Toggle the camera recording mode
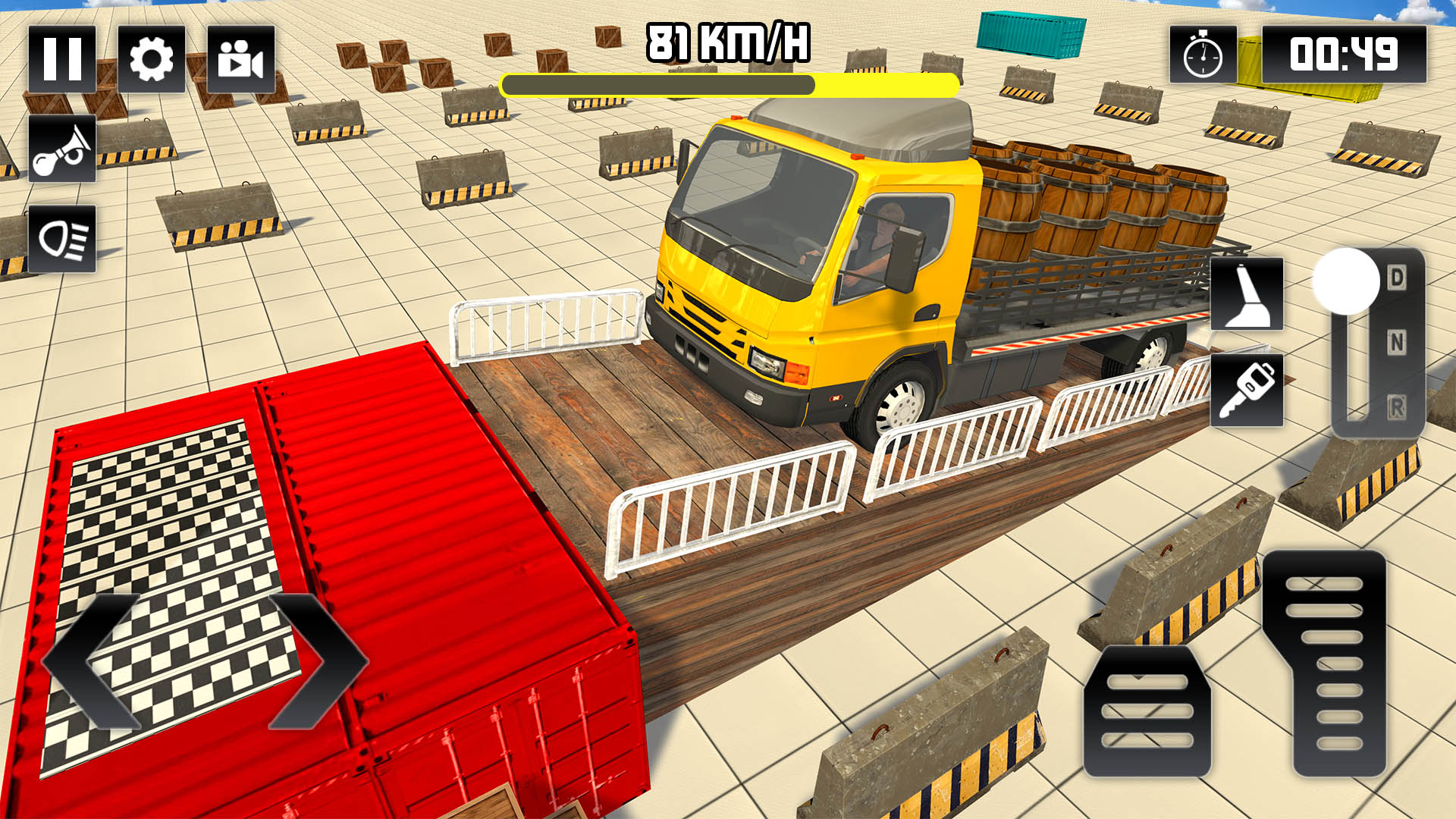Screen dimensions: 1456x819 tap(241, 61)
